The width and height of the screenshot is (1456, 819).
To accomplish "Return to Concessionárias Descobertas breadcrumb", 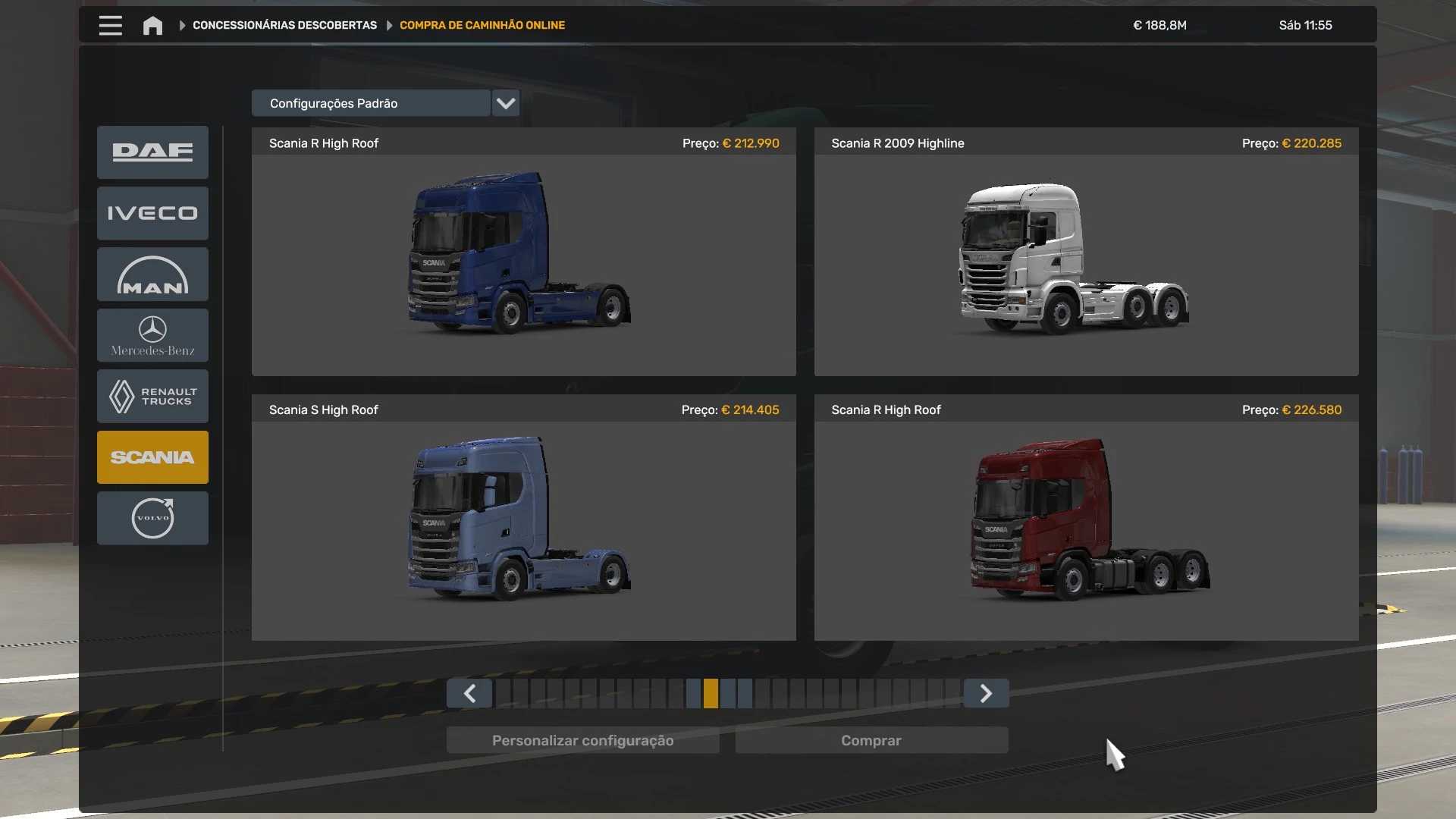I will [284, 25].
